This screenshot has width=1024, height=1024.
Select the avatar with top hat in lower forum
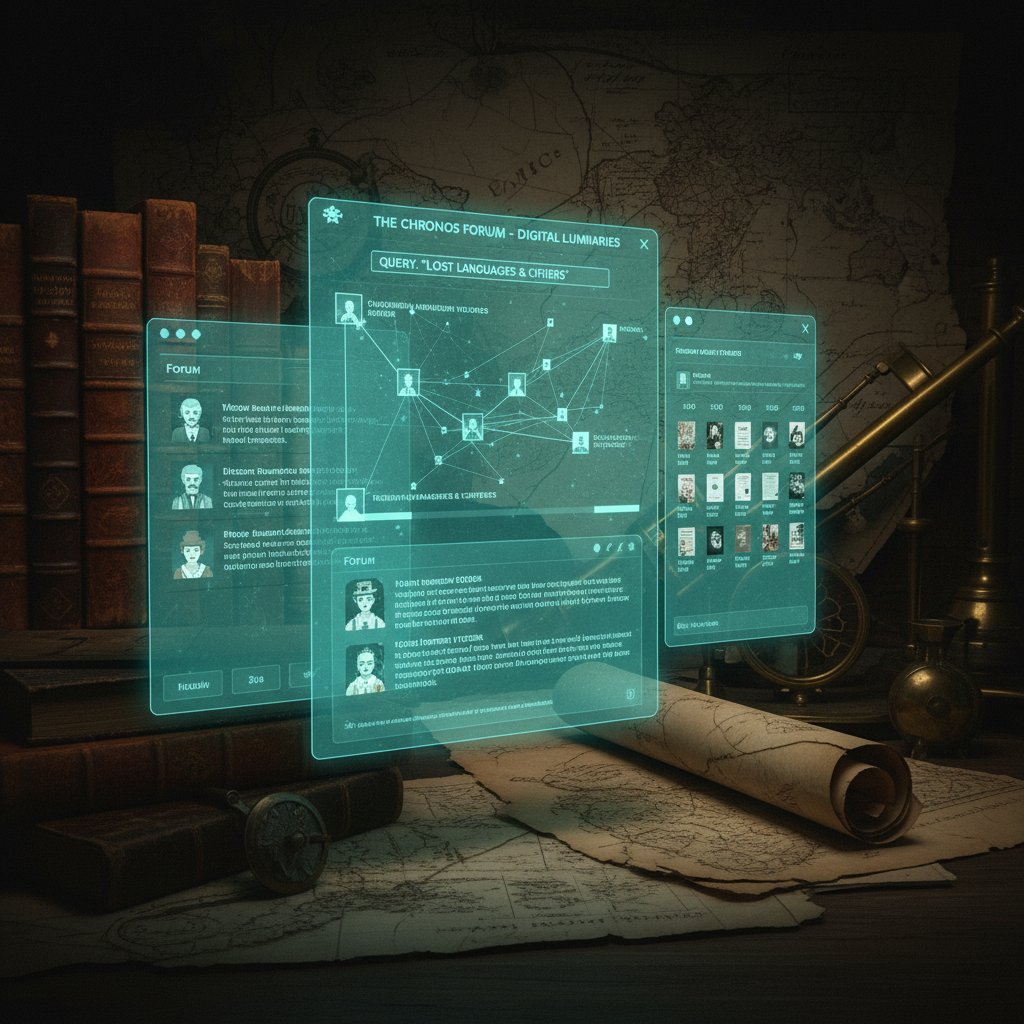click(364, 604)
